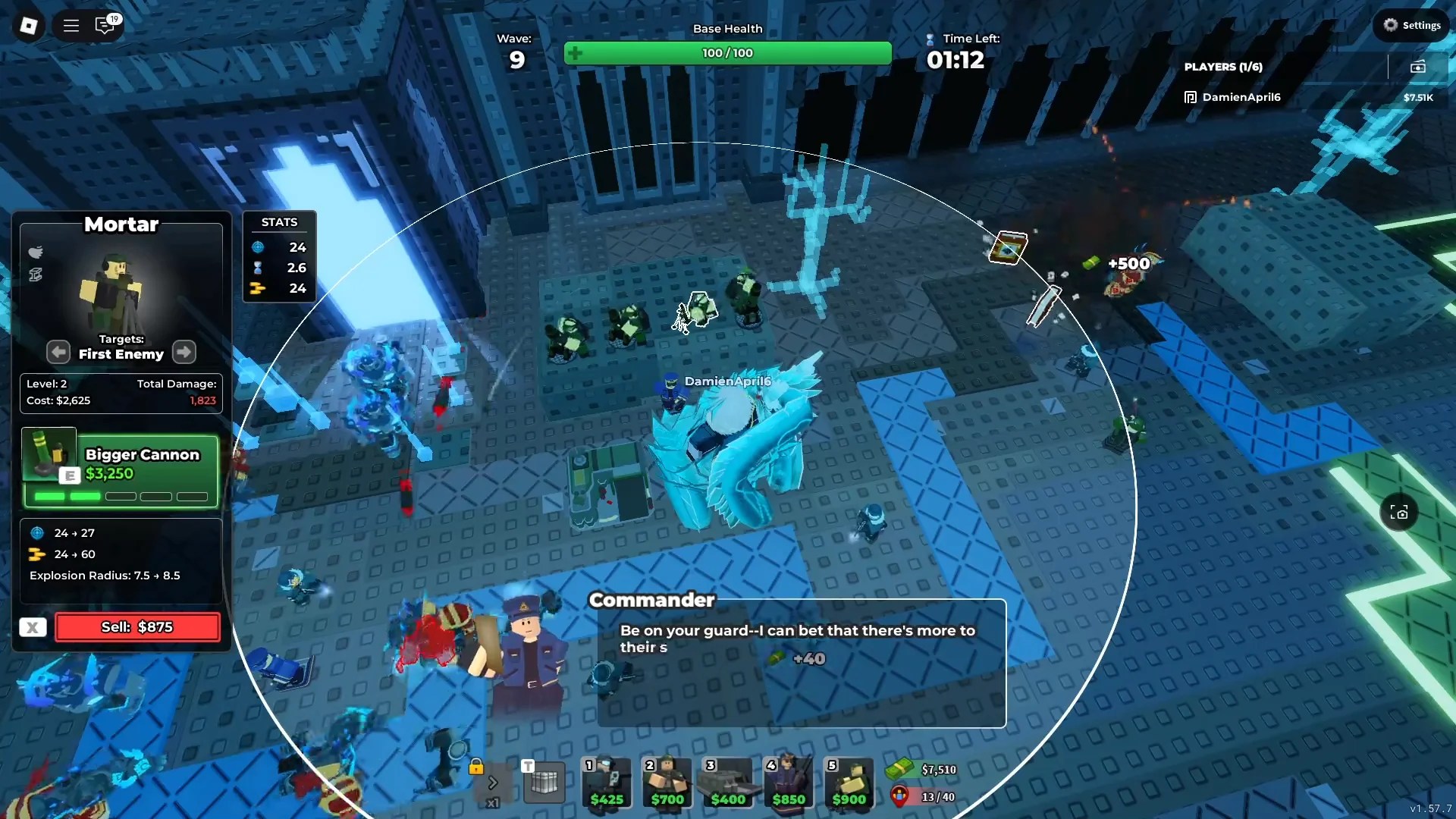Choose the $850 tower in slot 4
This screenshot has width=1456, height=819.
788,783
